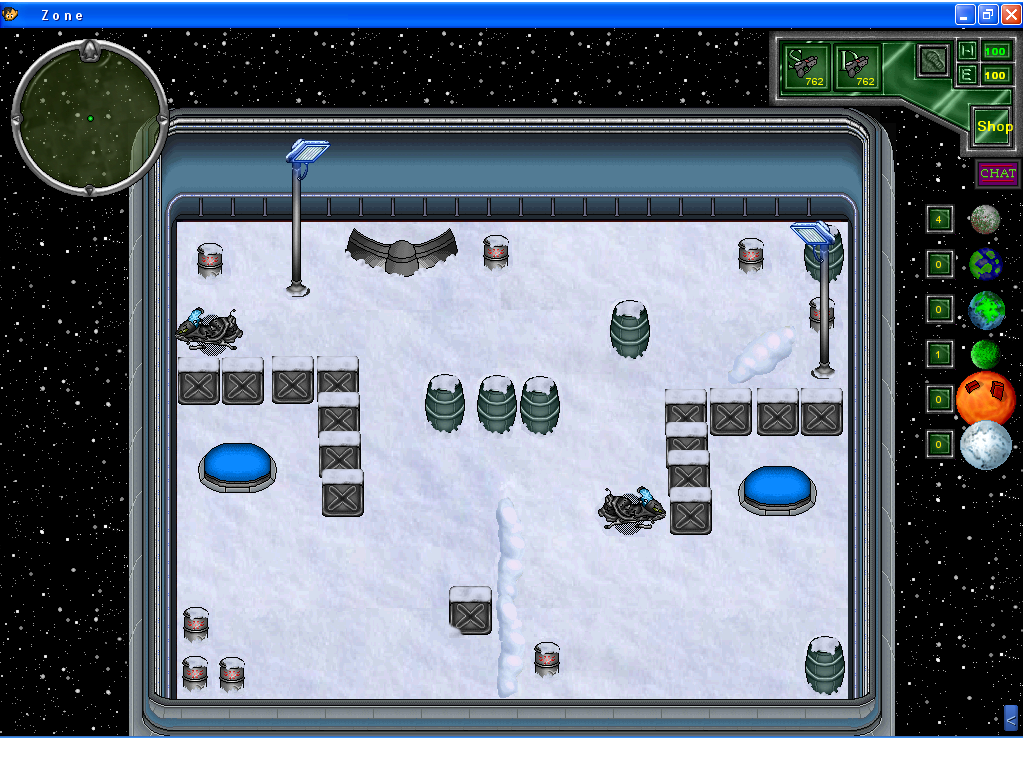The height and width of the screenshot is (768, 1024).
Task: Choose the bright green and blue planet
Action: pos(986,310)
